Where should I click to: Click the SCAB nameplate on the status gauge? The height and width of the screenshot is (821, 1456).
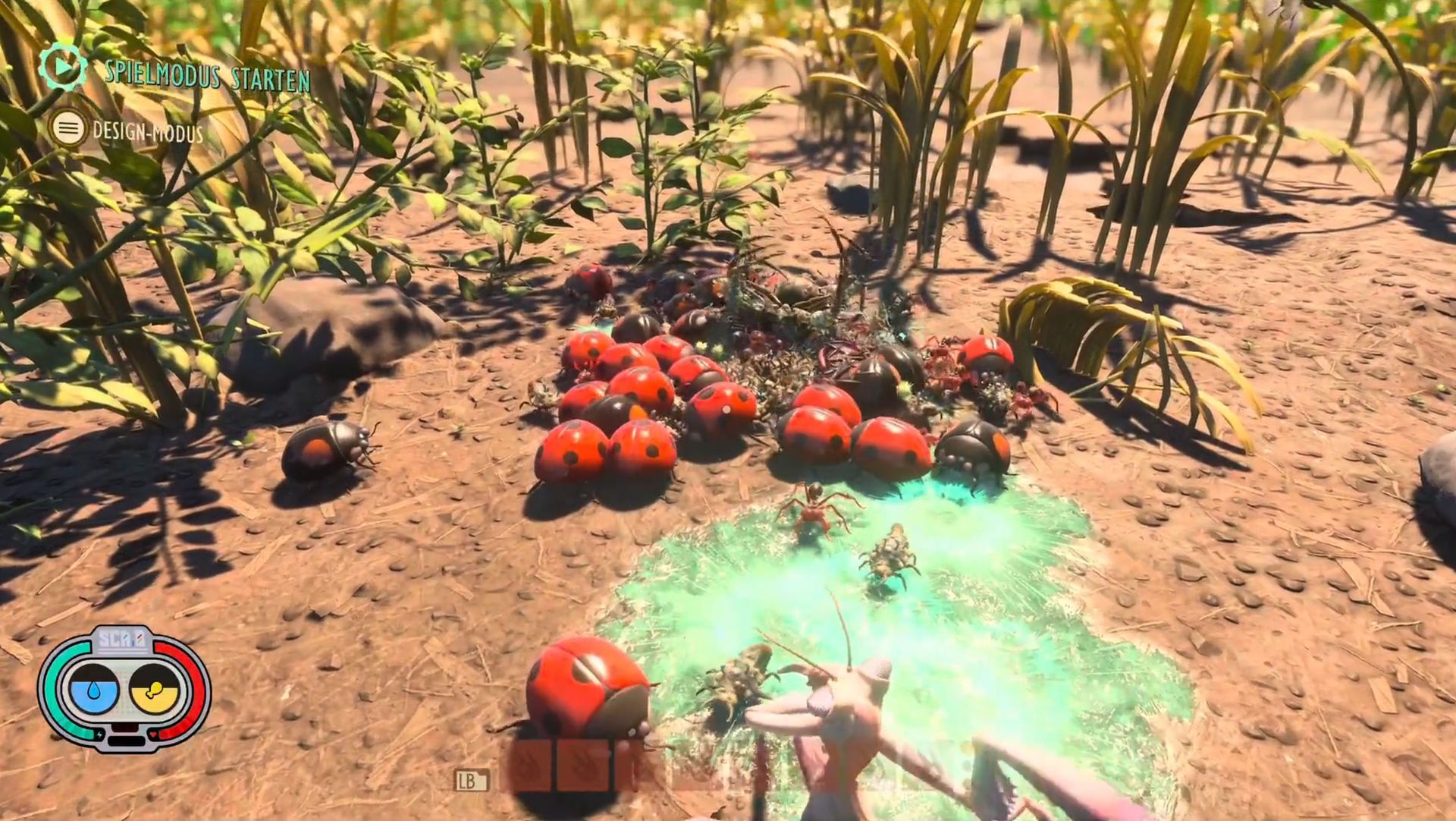point(121,639)
